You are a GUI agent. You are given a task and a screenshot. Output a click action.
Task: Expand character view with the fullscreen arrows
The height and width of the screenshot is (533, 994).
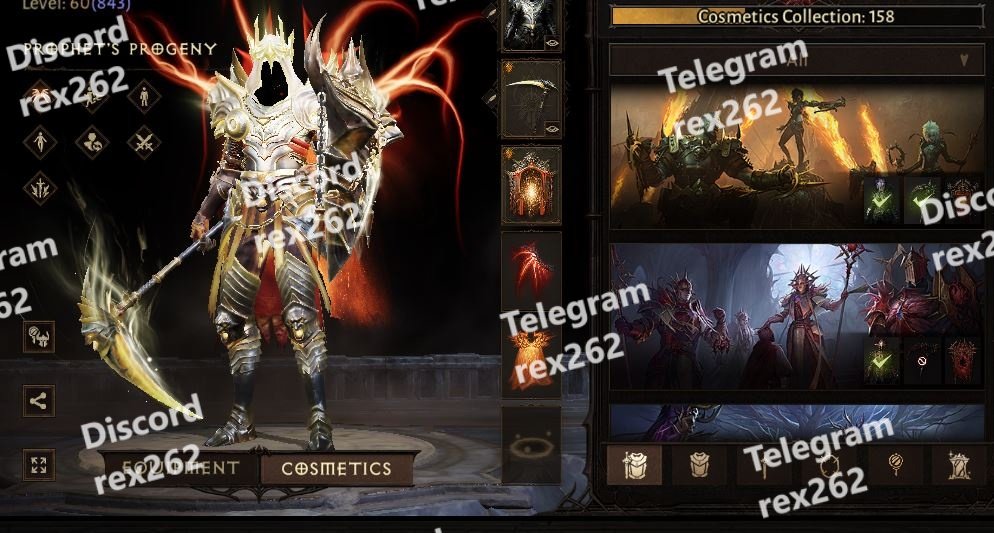coord(39,465)
